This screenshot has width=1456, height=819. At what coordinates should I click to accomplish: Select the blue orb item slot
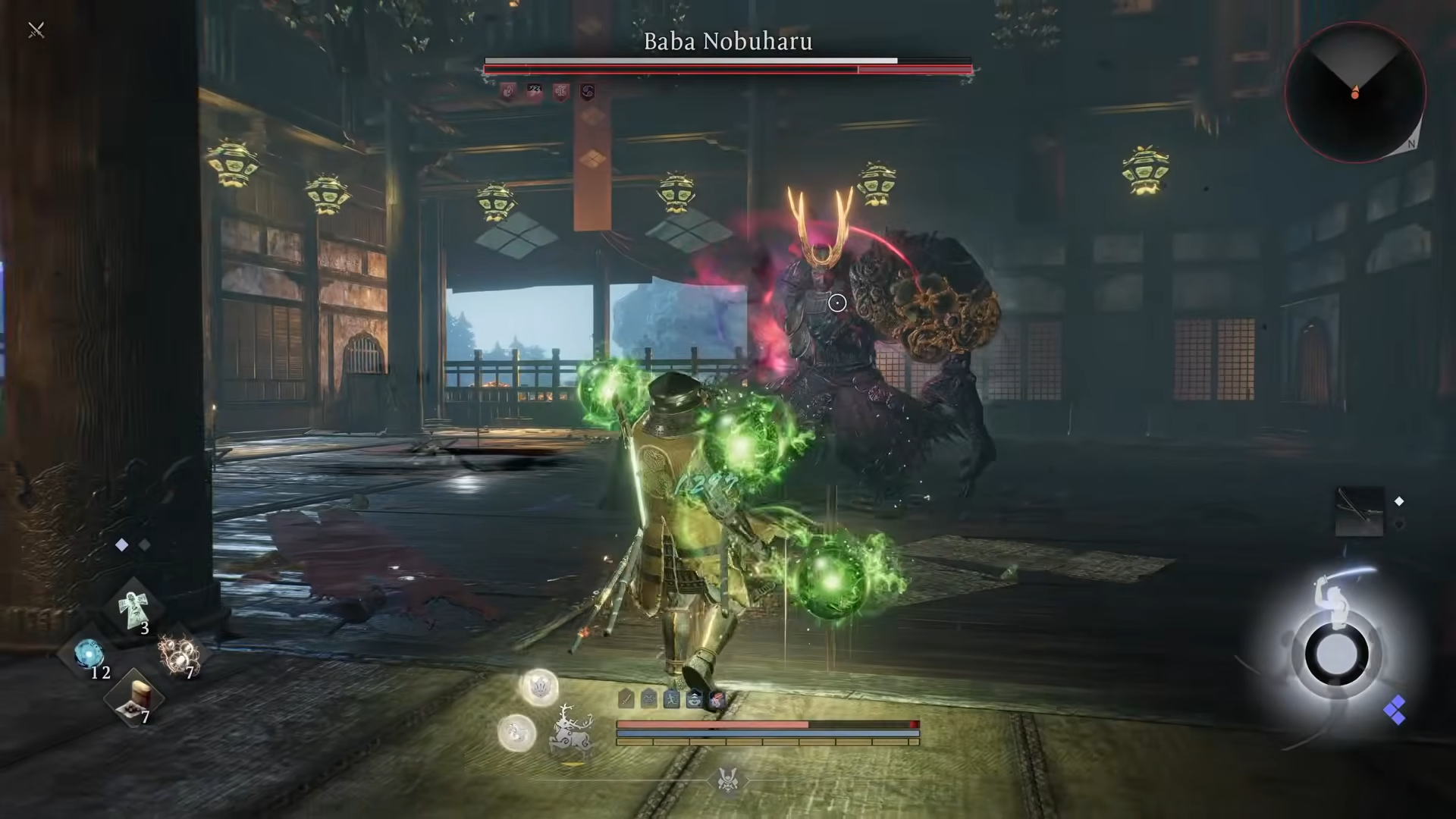pyautogui.click(x=89, y=654)
